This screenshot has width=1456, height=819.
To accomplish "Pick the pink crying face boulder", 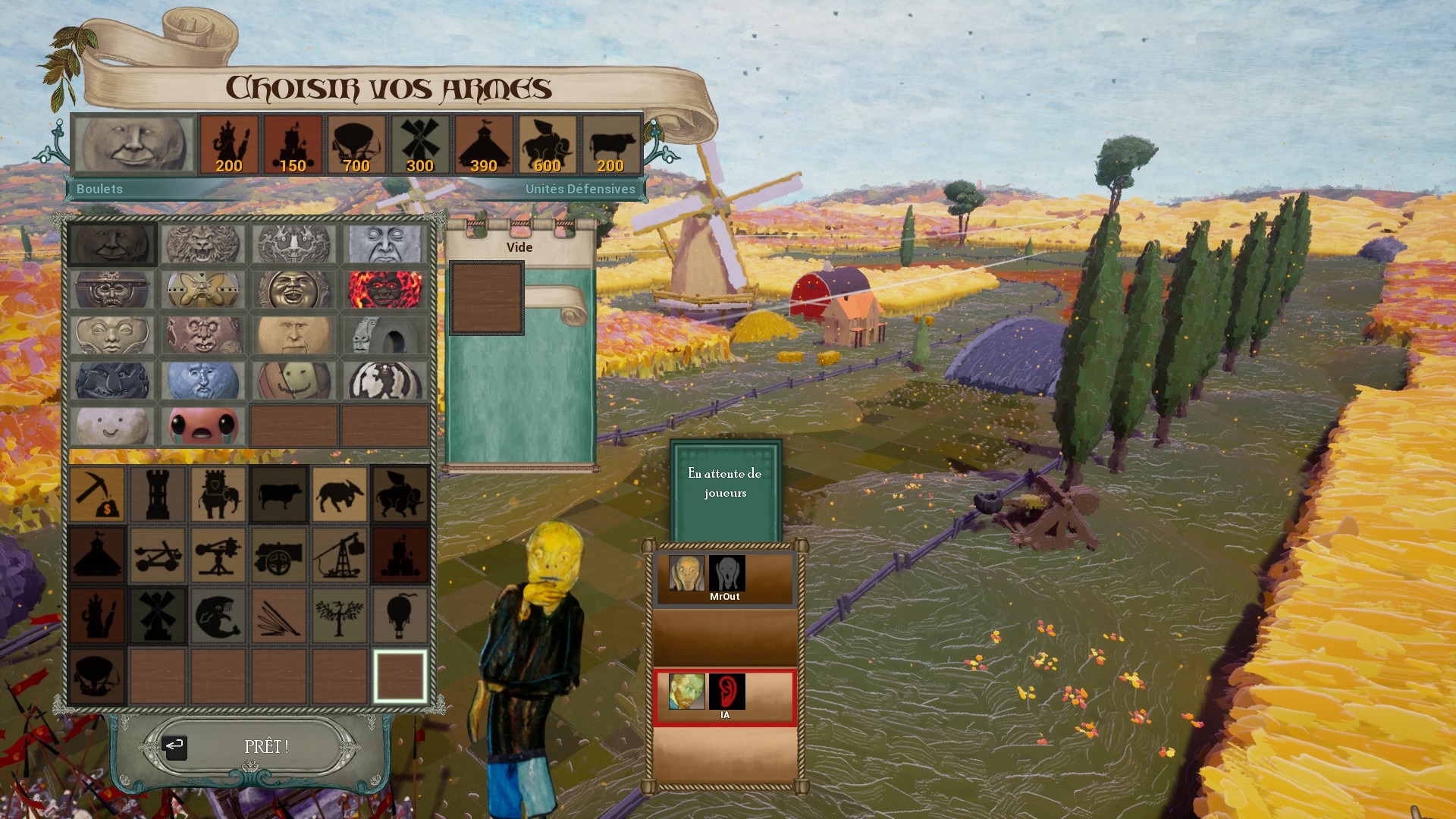I will [x=202, y=426].
